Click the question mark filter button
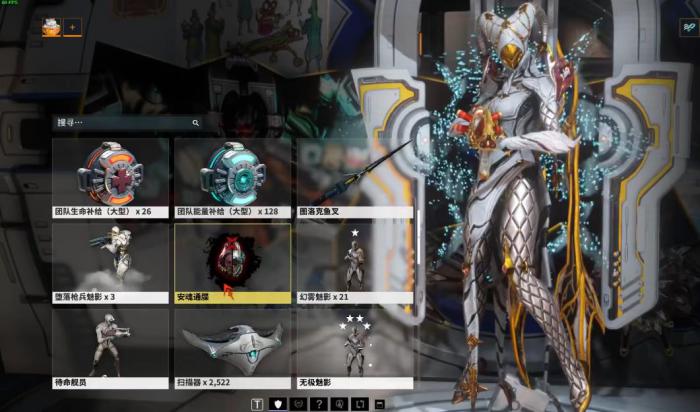This screenshot has height=412, width=700. pyautogui.click(x=318, y=403)
